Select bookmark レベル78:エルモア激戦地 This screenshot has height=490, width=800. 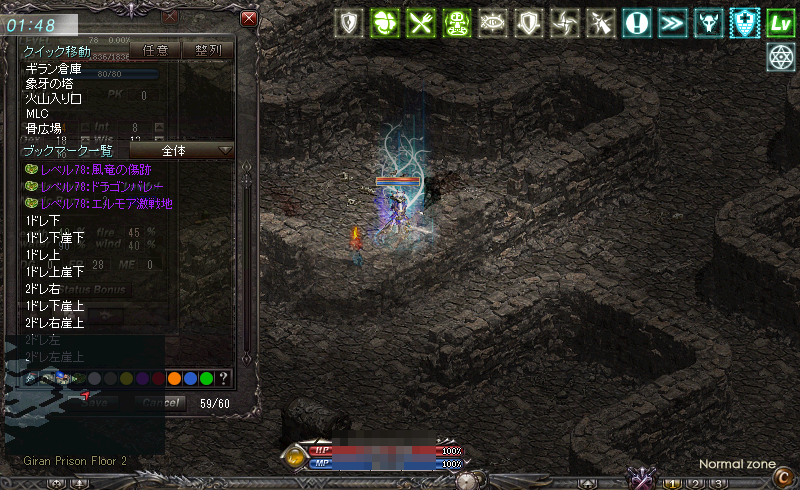click(104, 203)
